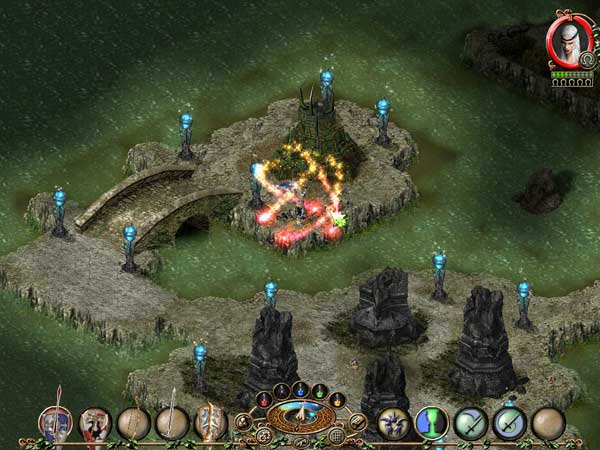Use the green potion on the belt
600x450 pixels.
tap(319, 393)
